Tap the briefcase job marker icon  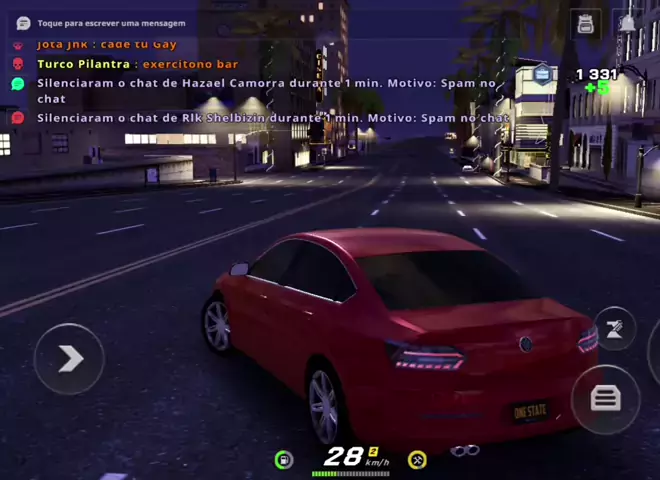tap(542, 73)
